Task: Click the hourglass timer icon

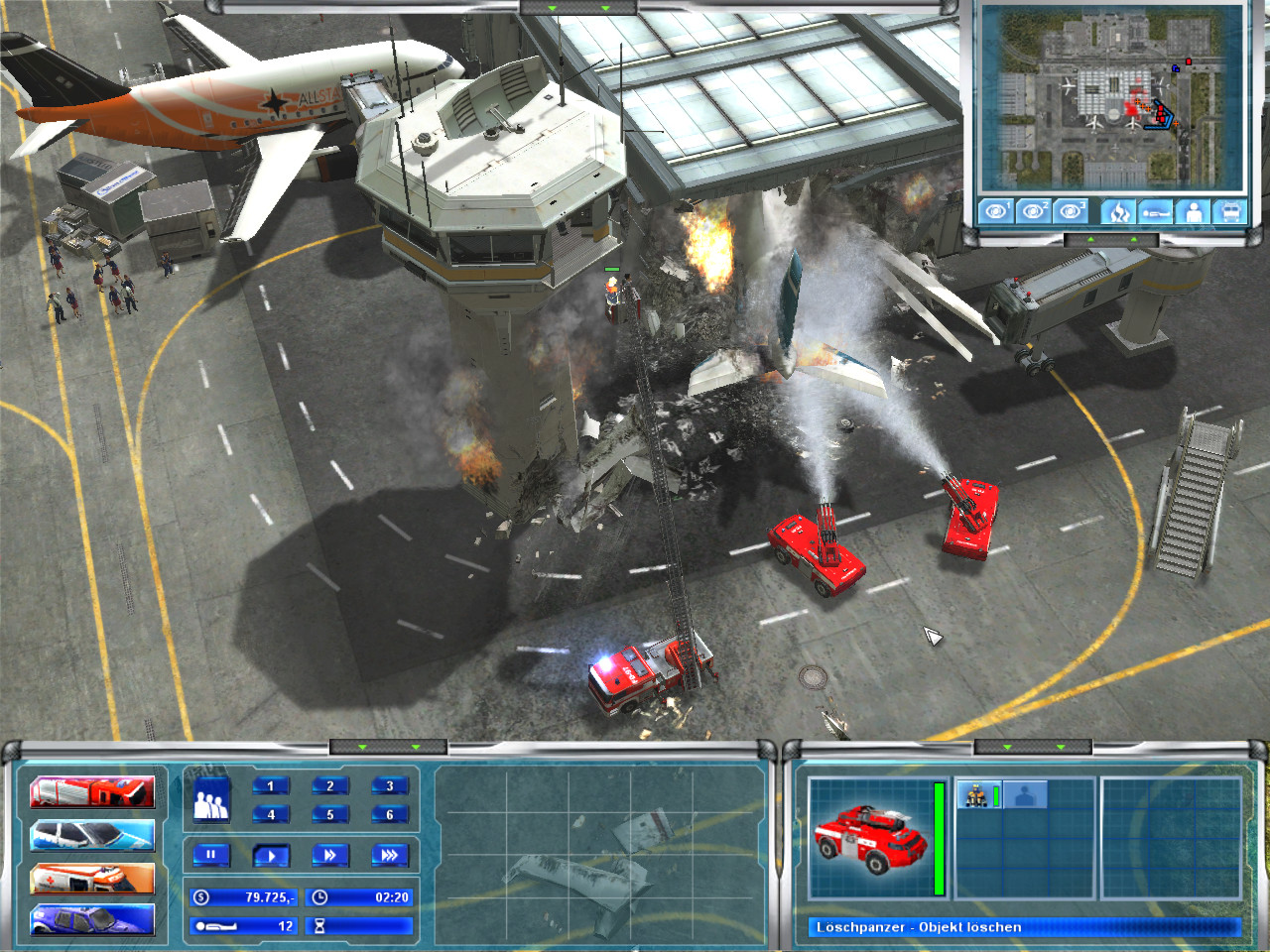Action: pos(319,926)
